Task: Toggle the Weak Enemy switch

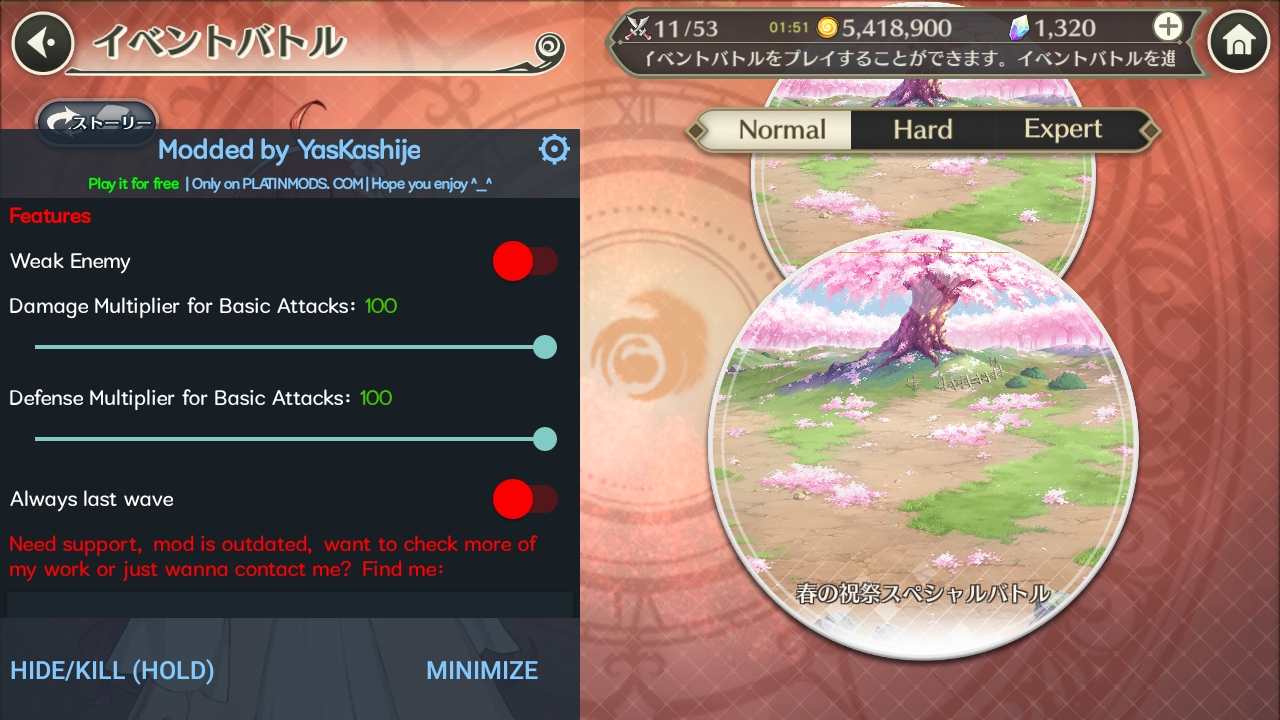Action: tap(525, 262)
